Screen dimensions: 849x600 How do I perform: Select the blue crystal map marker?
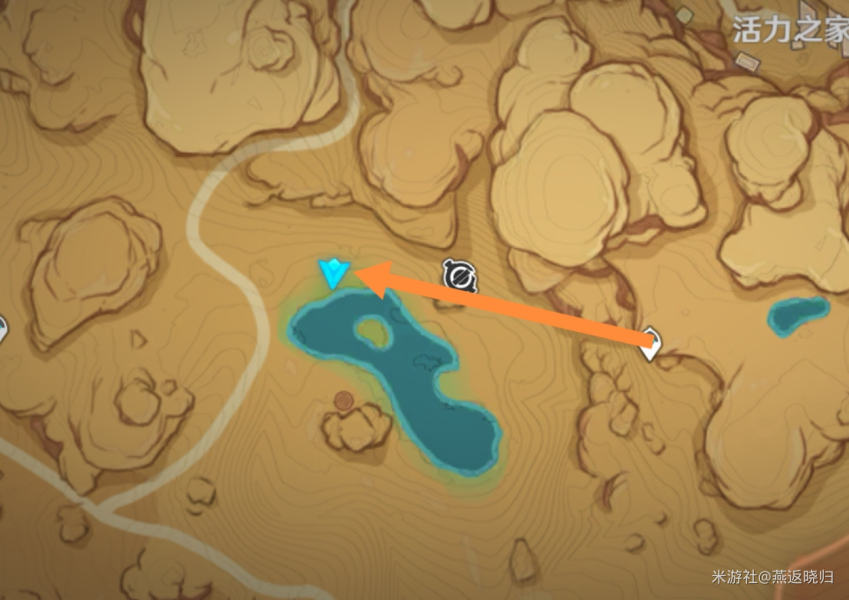332,272
